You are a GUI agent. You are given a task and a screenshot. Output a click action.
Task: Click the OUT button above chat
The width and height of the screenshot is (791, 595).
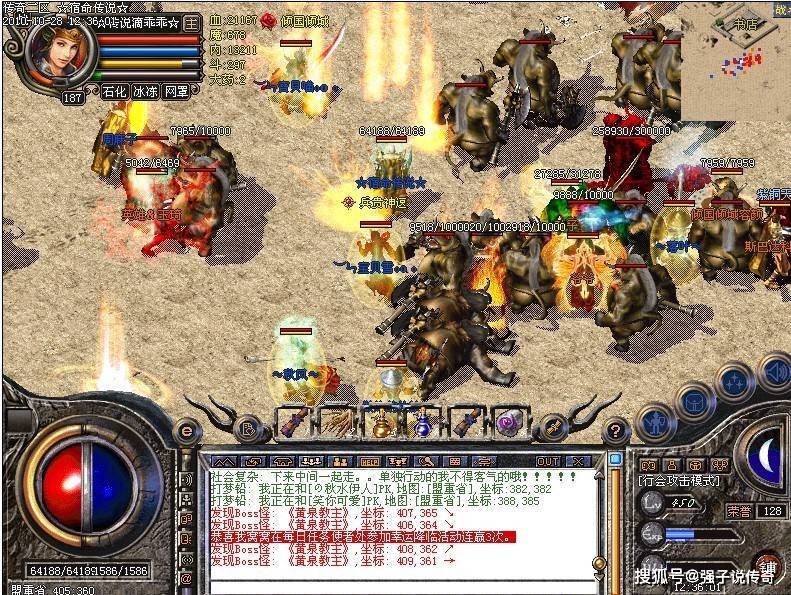(548, 461)
